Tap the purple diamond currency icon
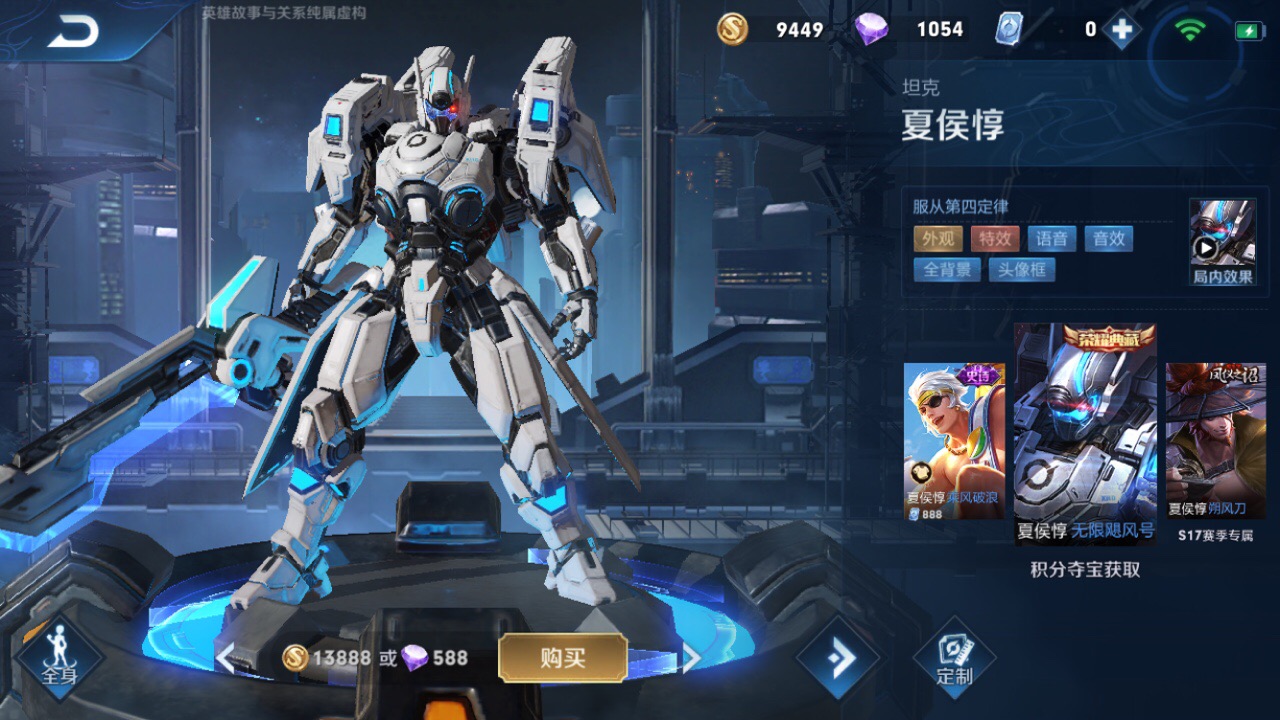 [x=871, y=29]
